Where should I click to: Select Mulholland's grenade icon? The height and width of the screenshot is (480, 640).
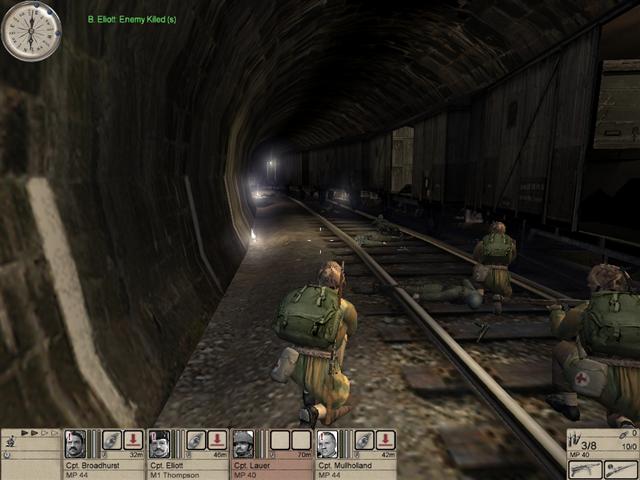point(363,440)
